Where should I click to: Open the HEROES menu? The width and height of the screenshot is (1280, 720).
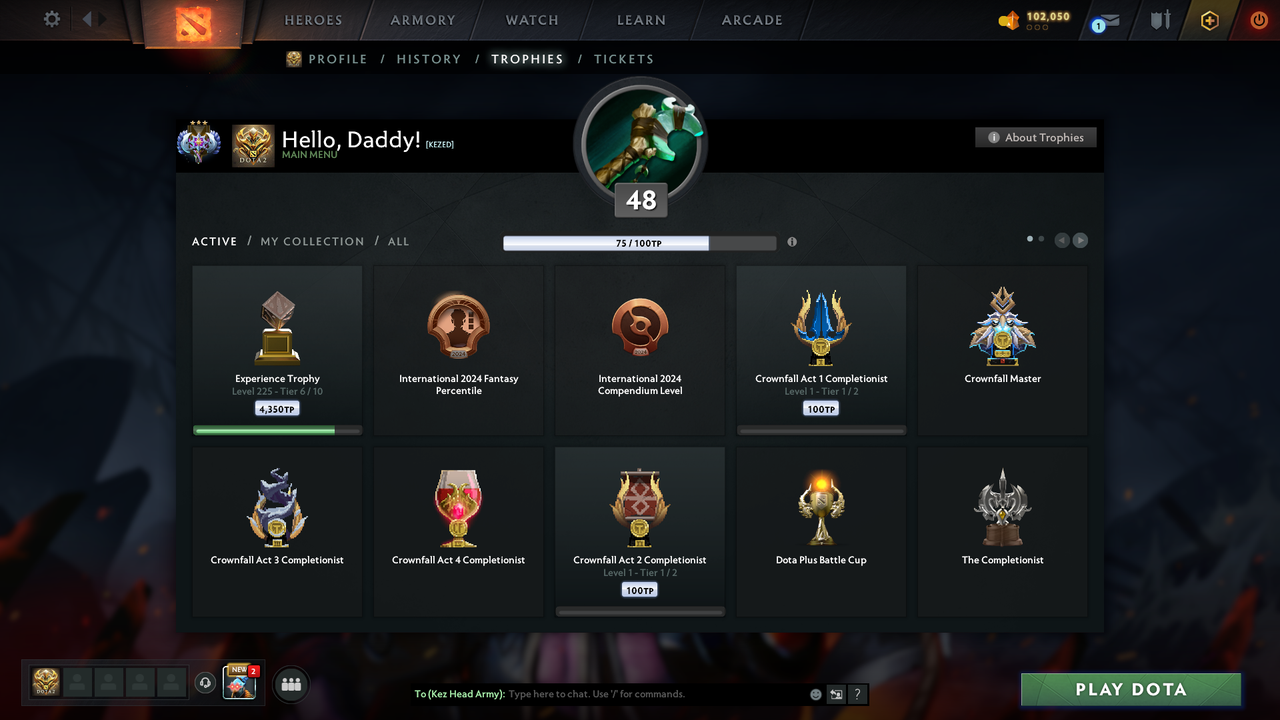313,20
